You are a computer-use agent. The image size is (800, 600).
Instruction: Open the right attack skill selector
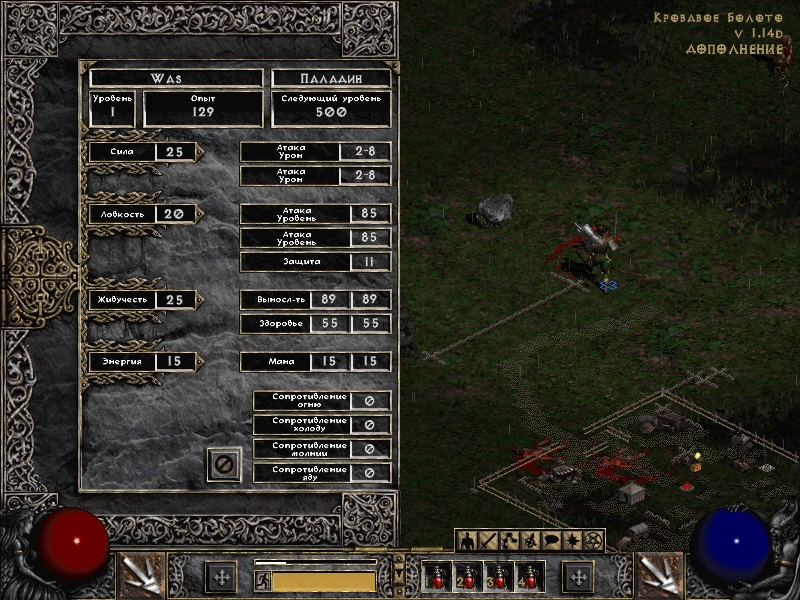tap(660, 575)
